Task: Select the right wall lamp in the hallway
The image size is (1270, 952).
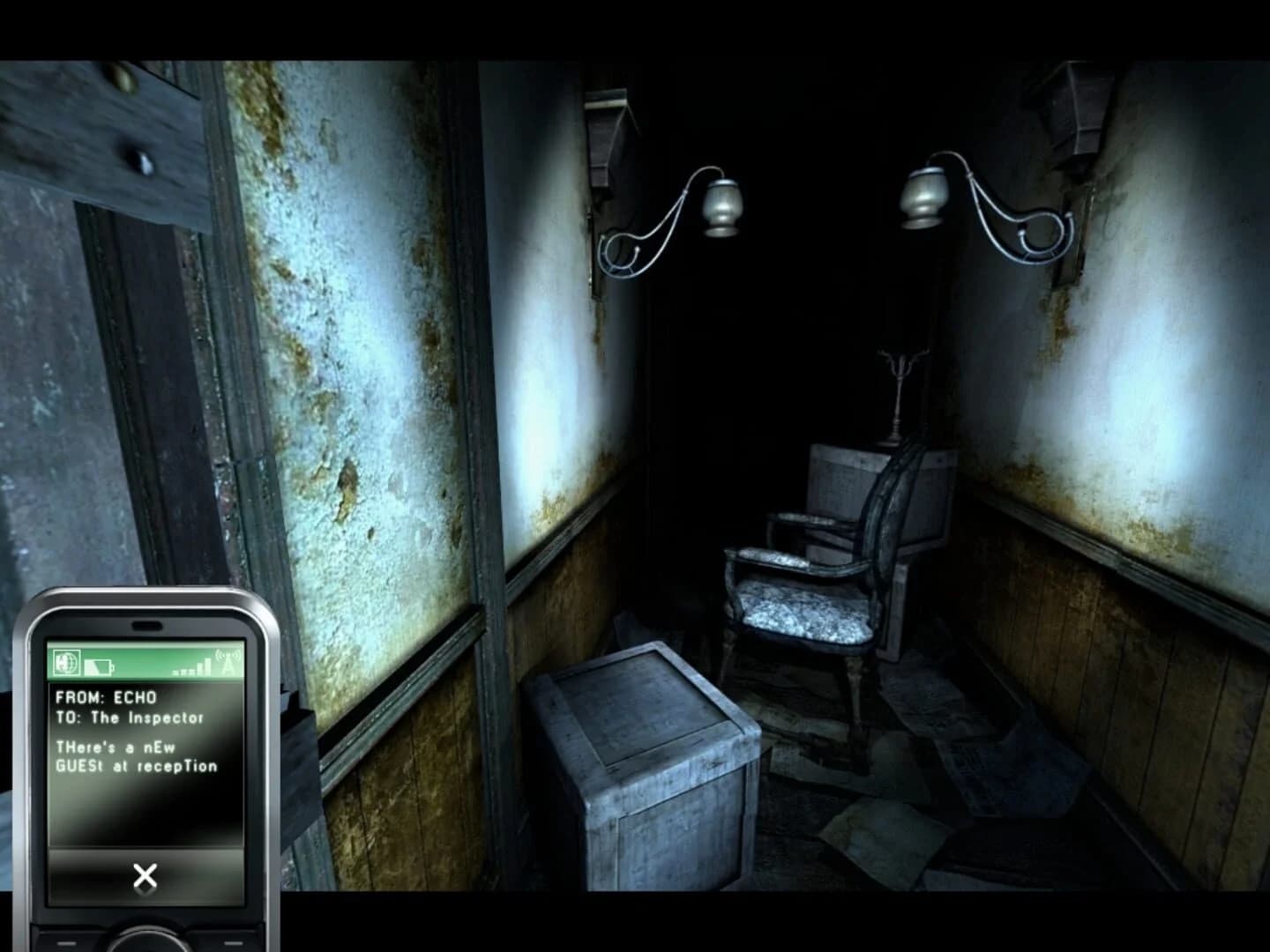Action: point(922,201)
